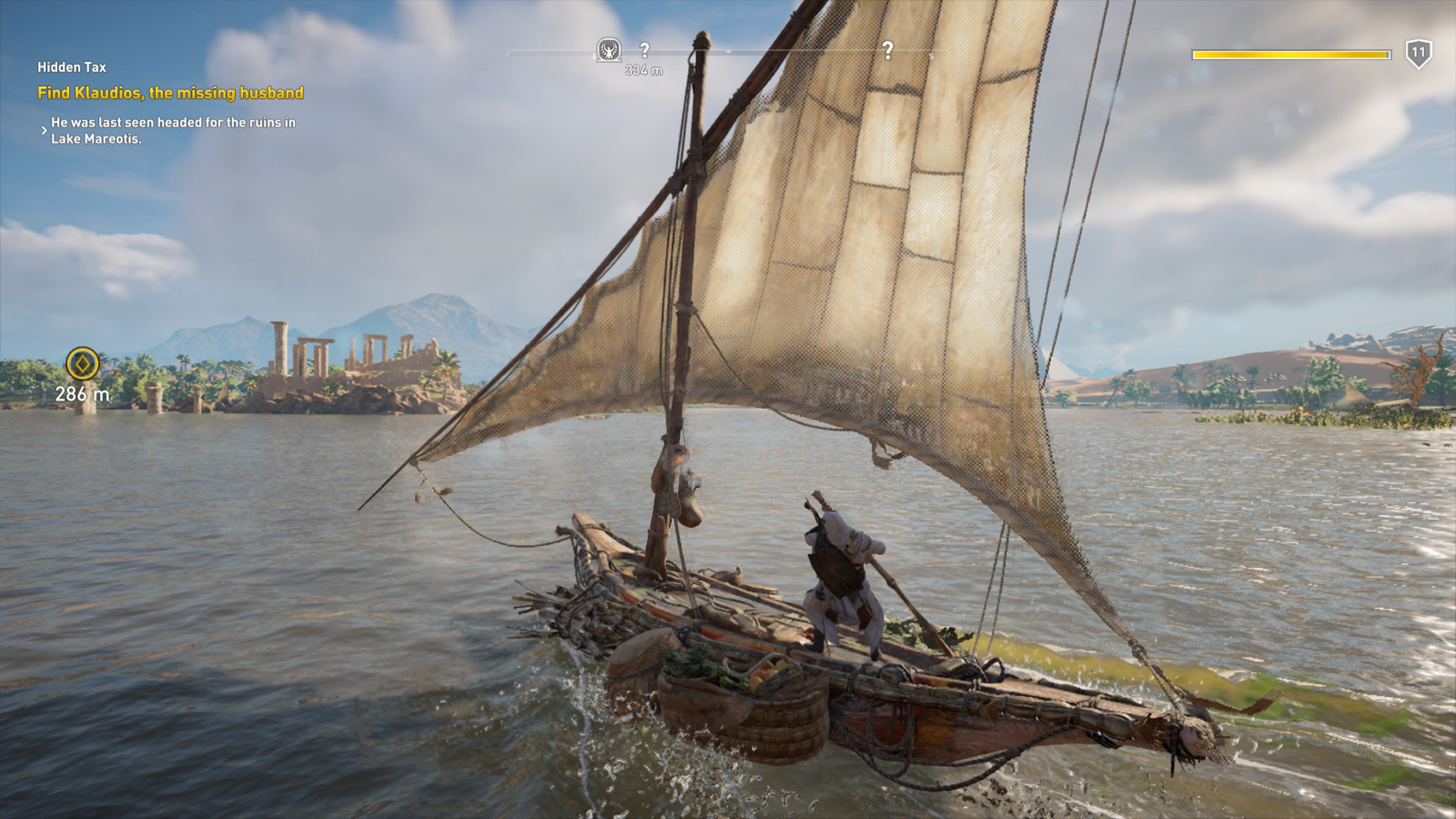The image size is (1456, 819).
Task: Open the level 11 shield badge
Action: point(1418,54)
